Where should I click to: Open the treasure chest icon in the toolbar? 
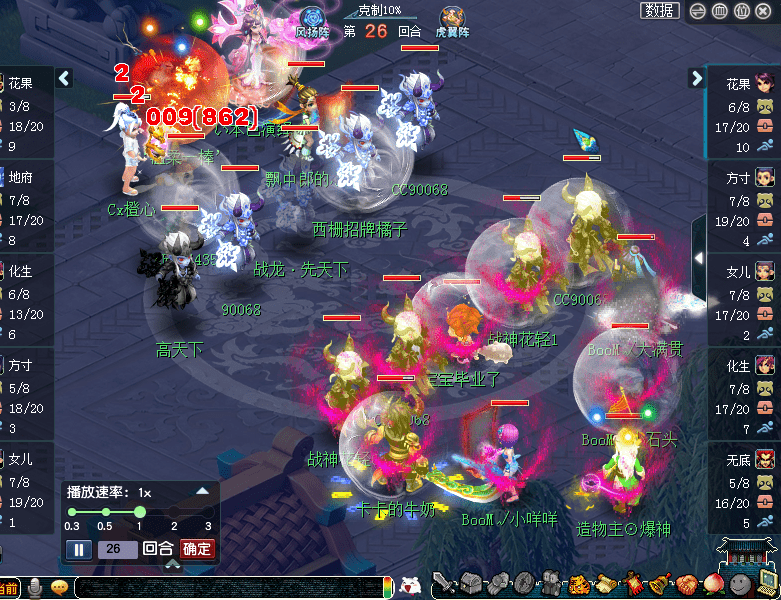pyautogui.click(x=471, y=583)
